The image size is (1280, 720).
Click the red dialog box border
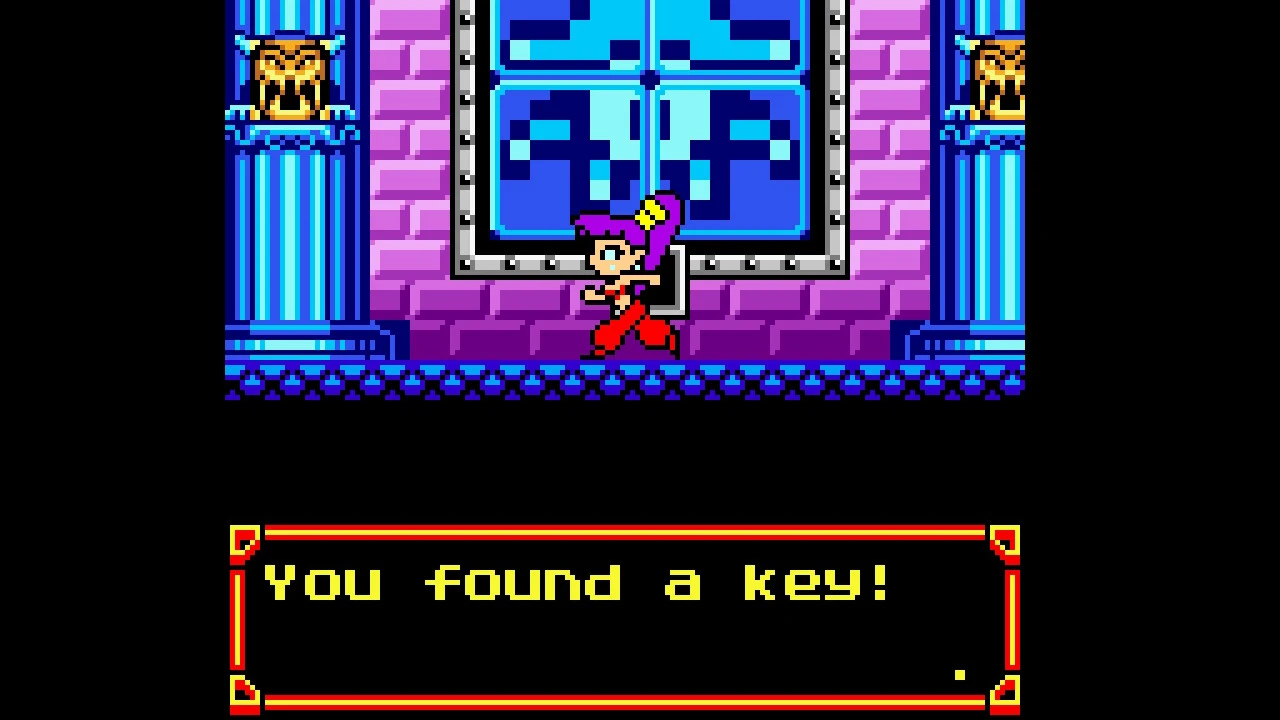(x=620, y=527)
